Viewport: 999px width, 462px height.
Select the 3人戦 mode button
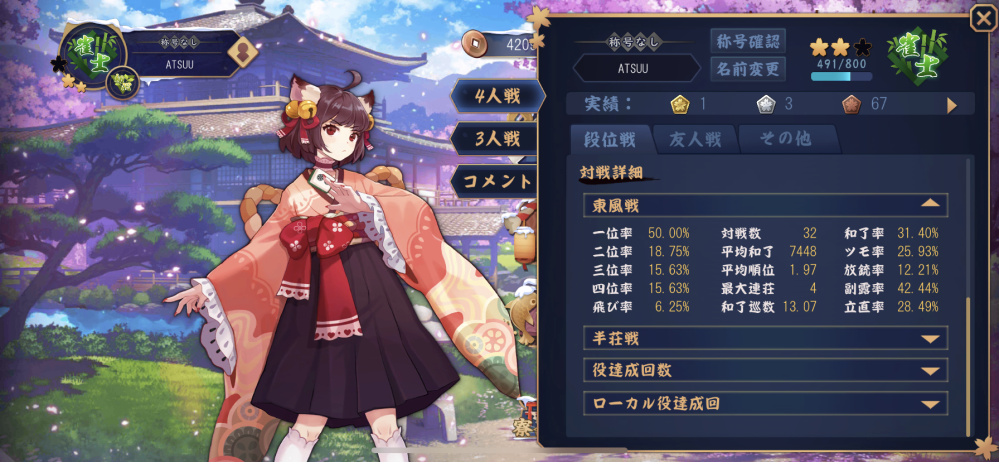point(497,138)
